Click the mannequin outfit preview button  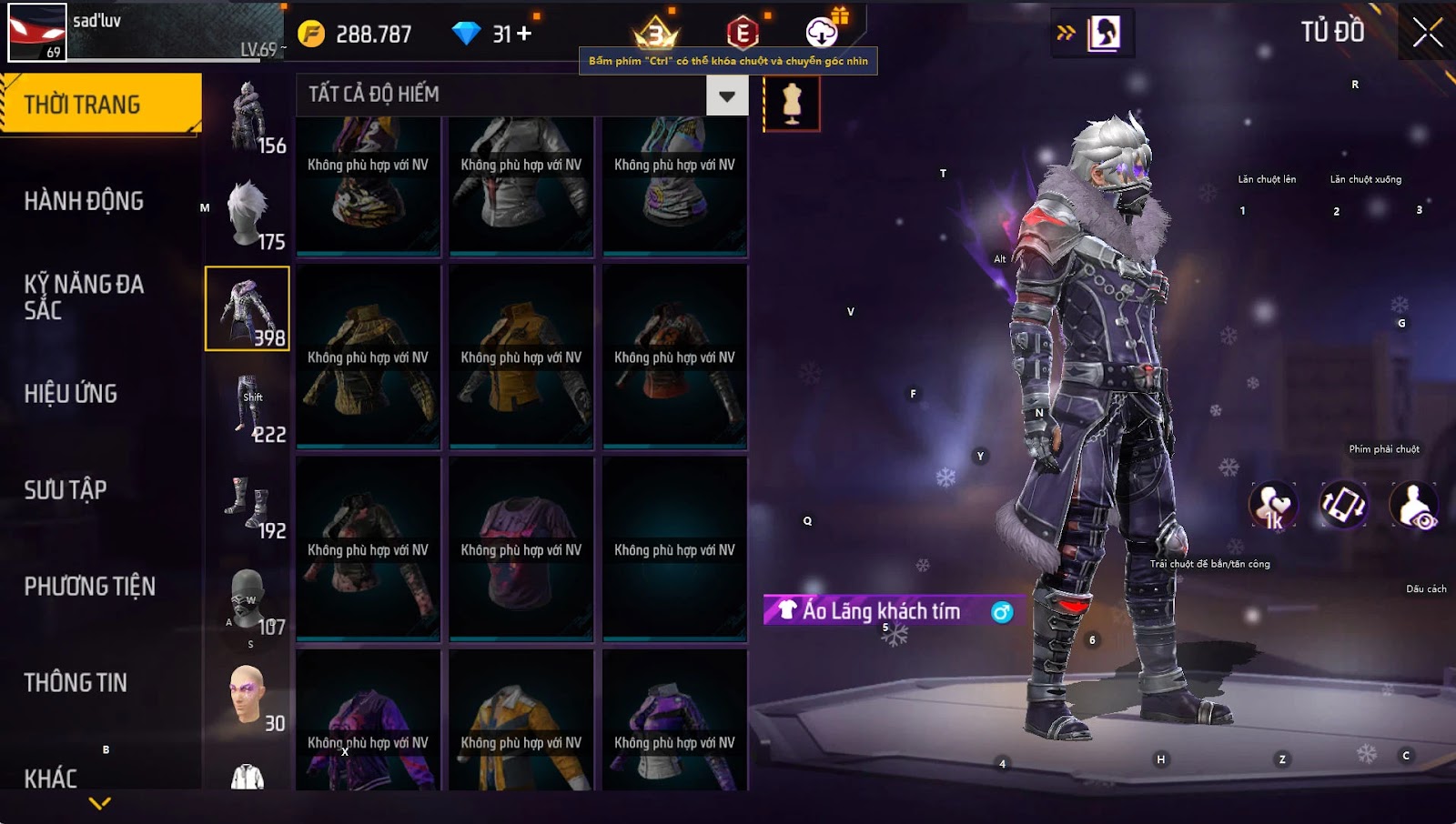(x=792, y=104)
